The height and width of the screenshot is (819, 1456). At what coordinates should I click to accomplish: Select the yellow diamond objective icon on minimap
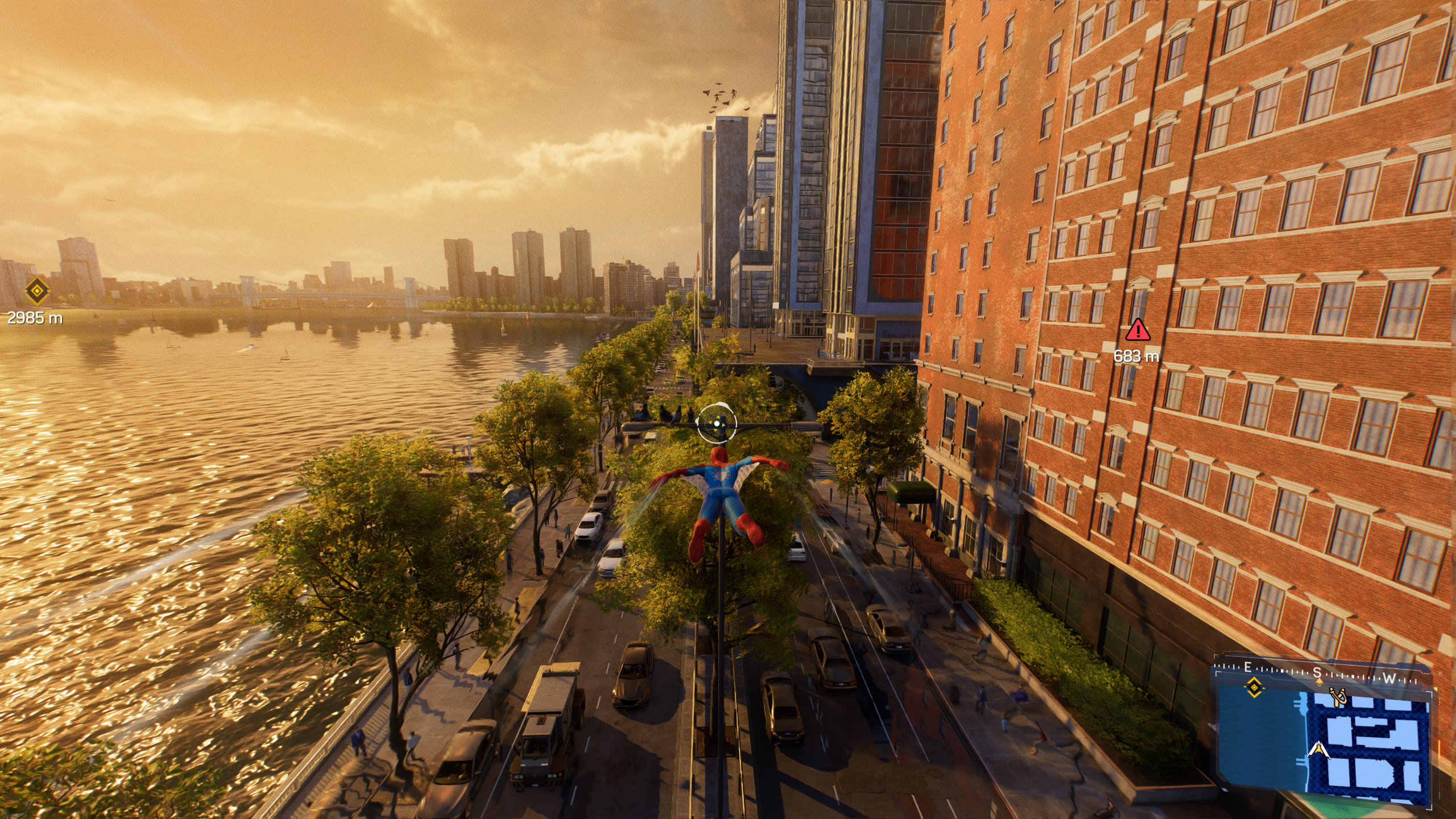(x=1254, y=688)
